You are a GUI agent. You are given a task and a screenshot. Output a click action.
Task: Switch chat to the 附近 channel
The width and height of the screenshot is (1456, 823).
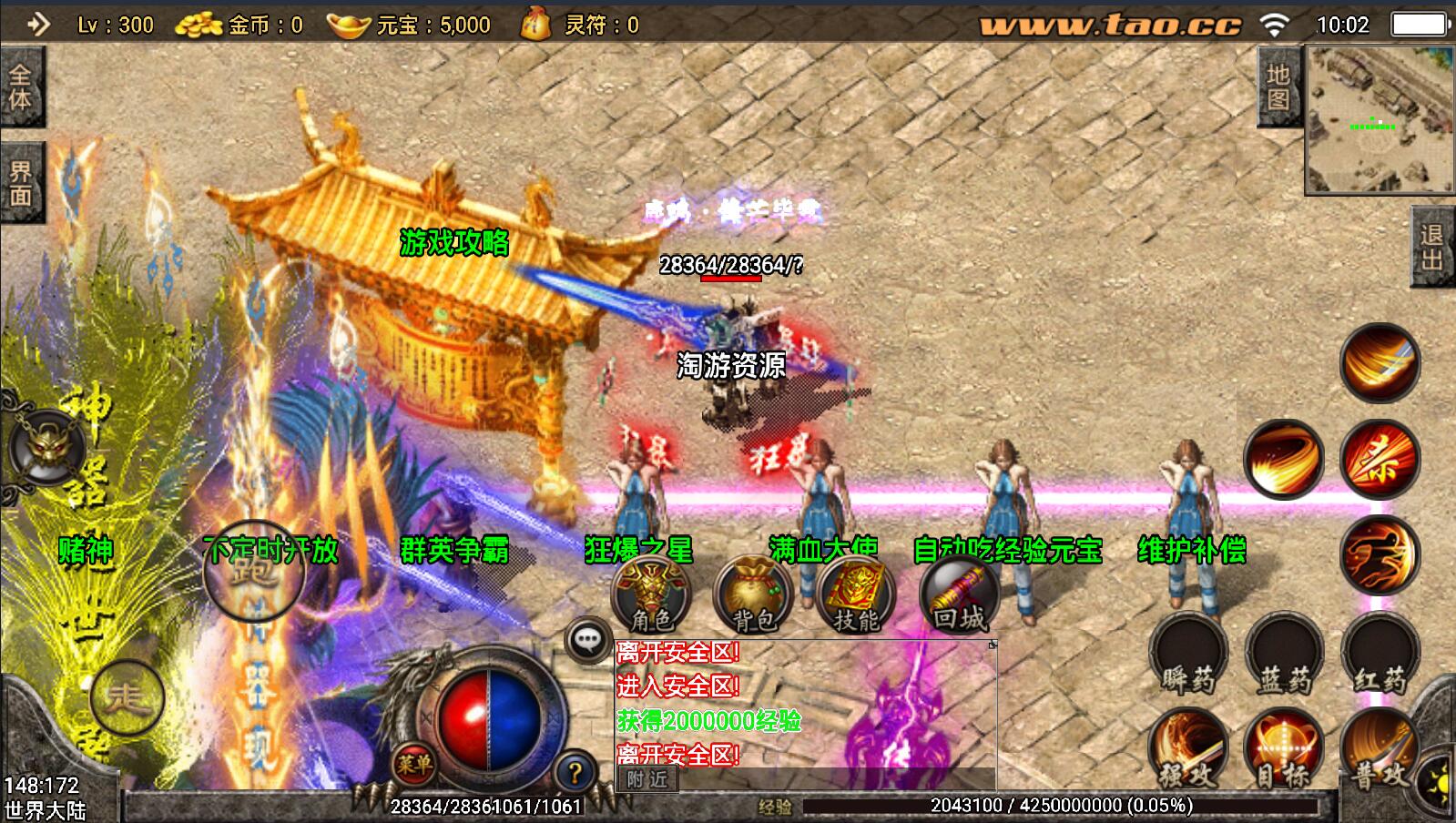pos(647,779)
